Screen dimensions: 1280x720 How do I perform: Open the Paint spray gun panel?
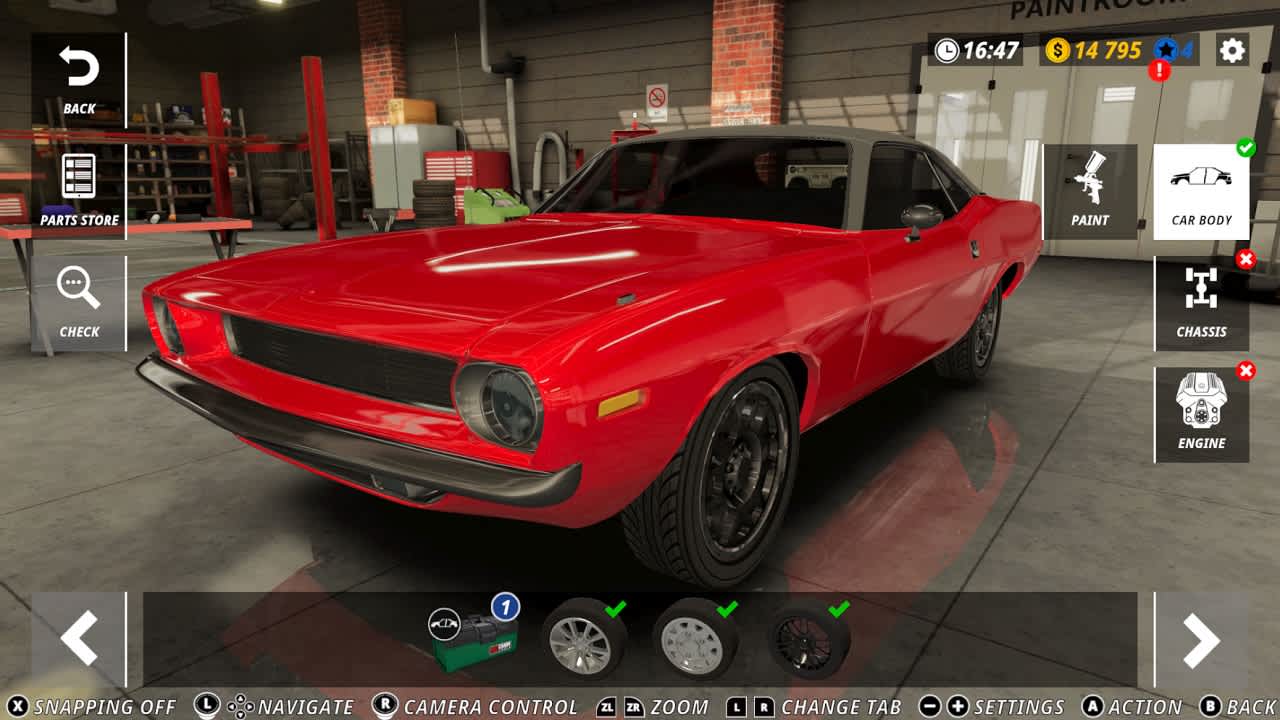point(1089,190)
